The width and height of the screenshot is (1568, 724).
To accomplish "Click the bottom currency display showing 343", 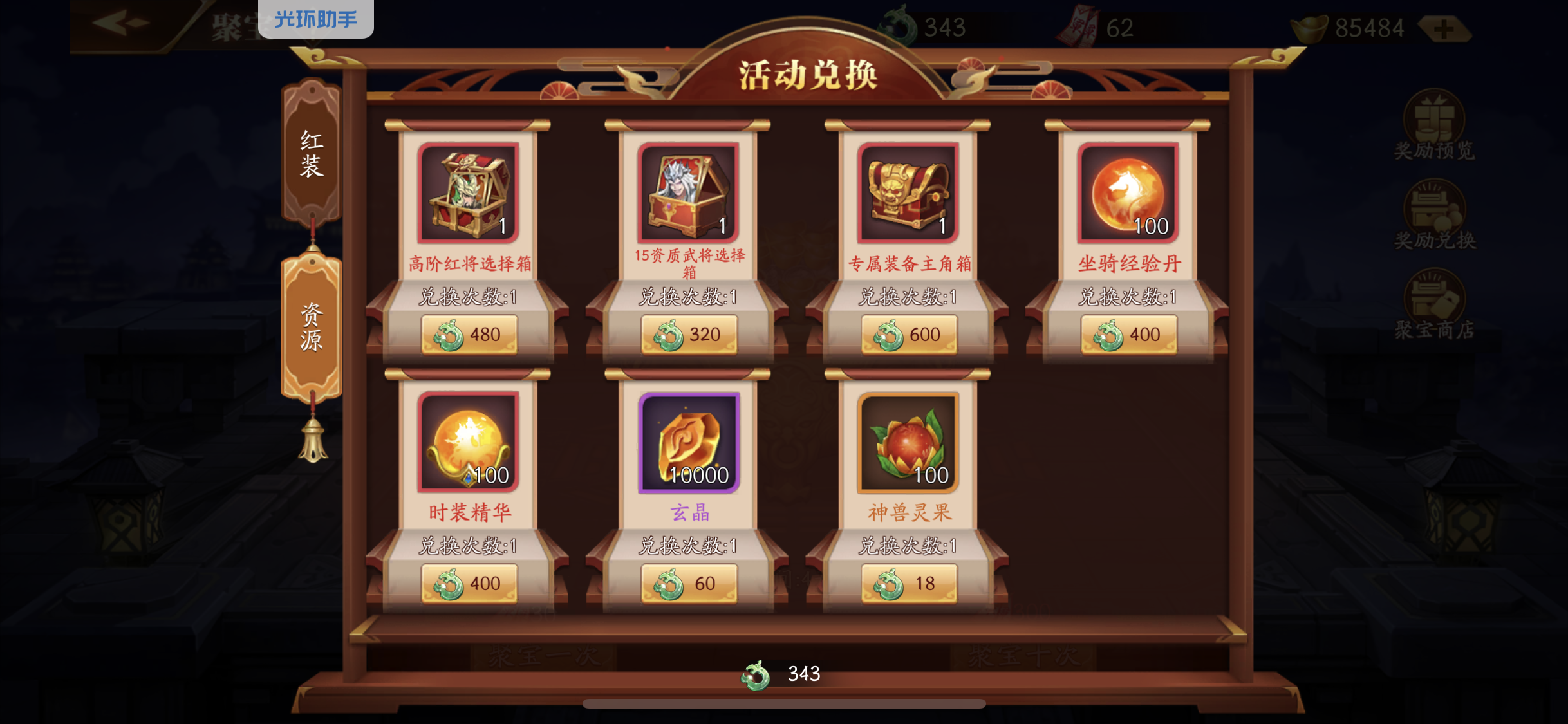I will 782,673.
